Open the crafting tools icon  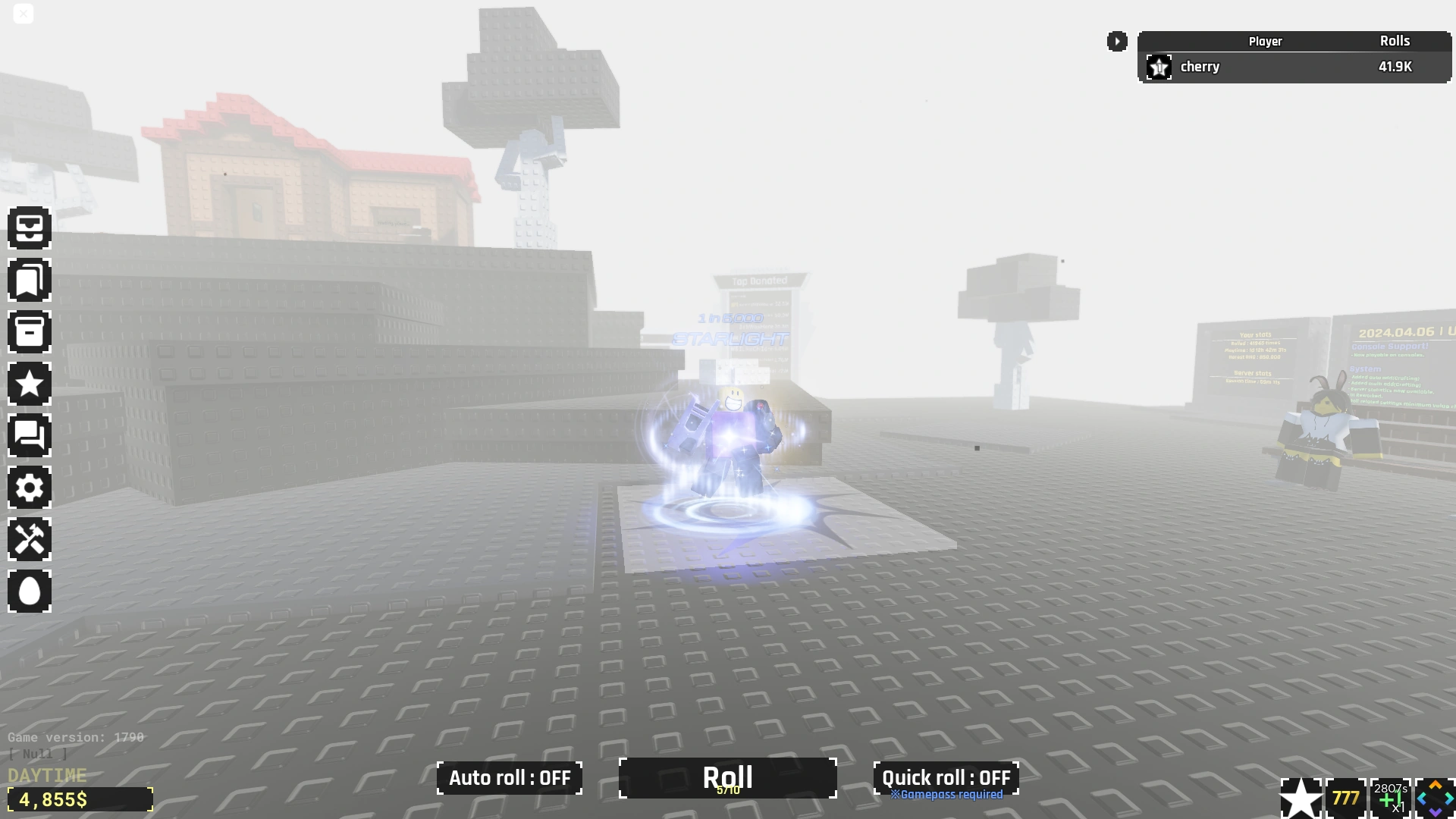tap(30, 539)
